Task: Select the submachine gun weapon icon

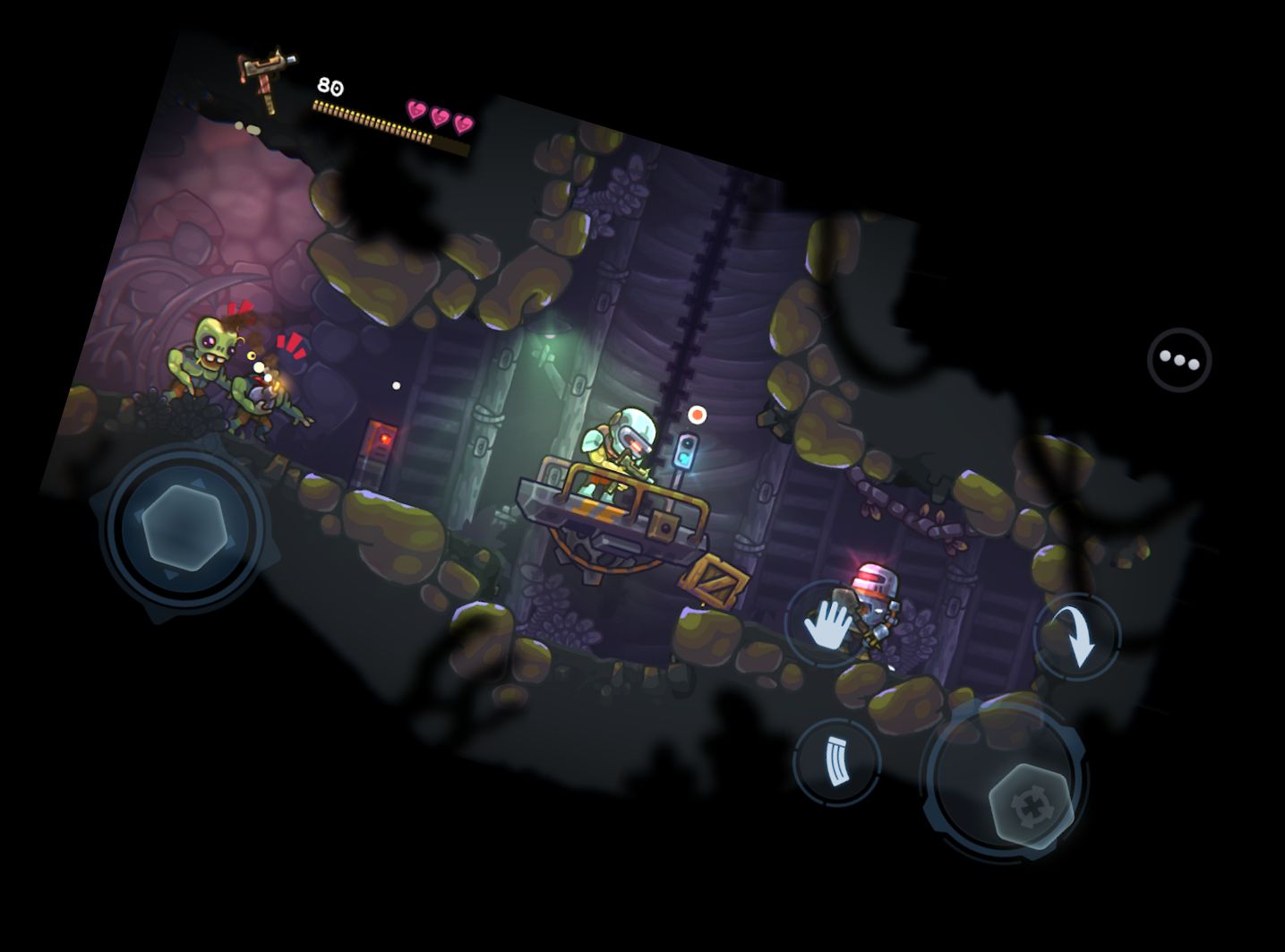Action: (261, 79)
